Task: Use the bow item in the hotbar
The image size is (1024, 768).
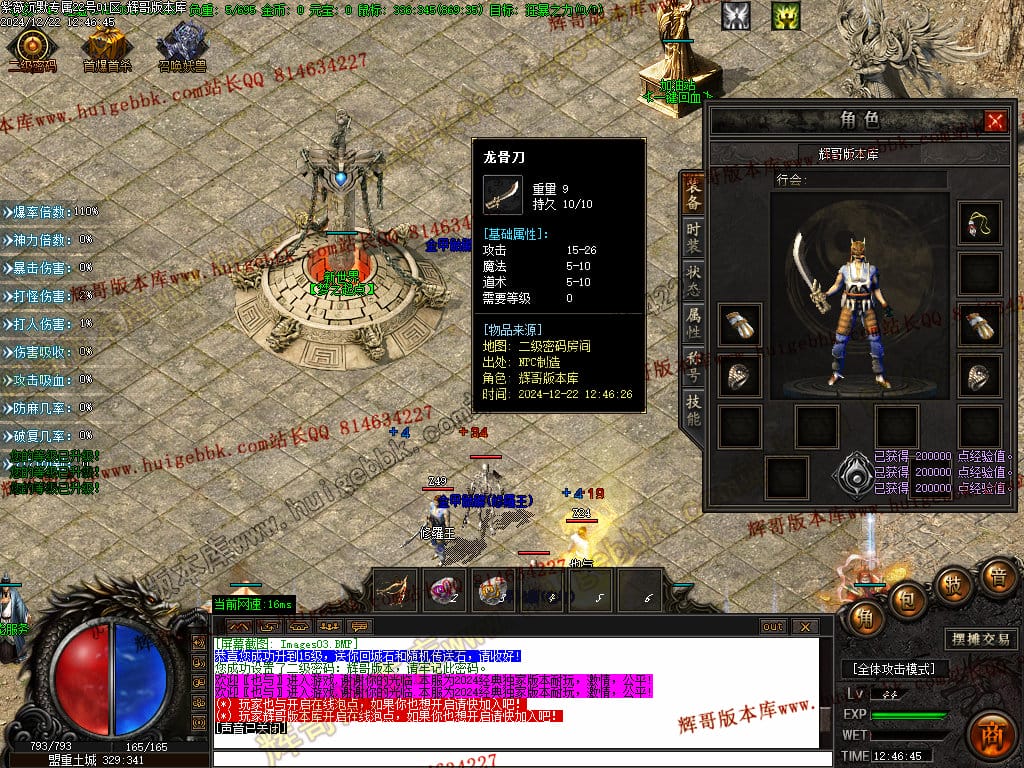Action: point(396,591)
